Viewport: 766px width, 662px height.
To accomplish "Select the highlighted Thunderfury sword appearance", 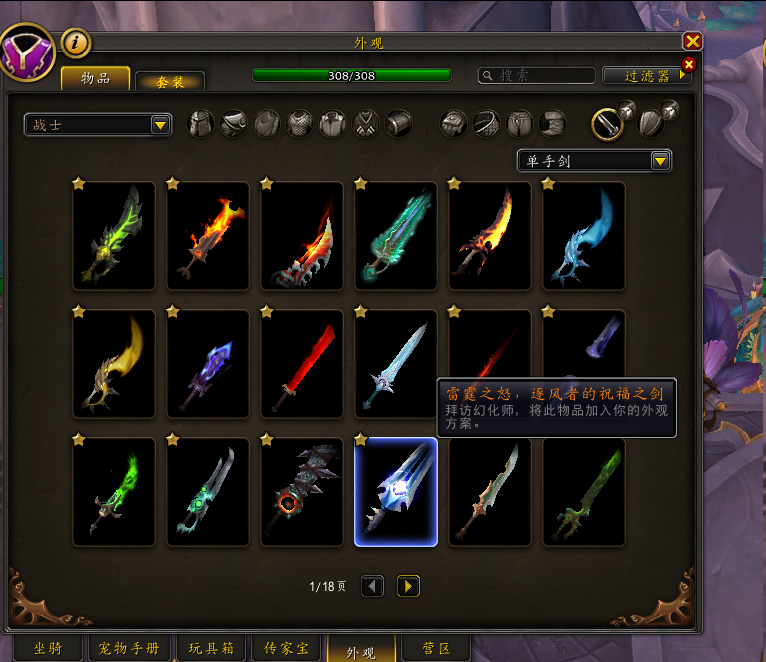I will [396, 492].
